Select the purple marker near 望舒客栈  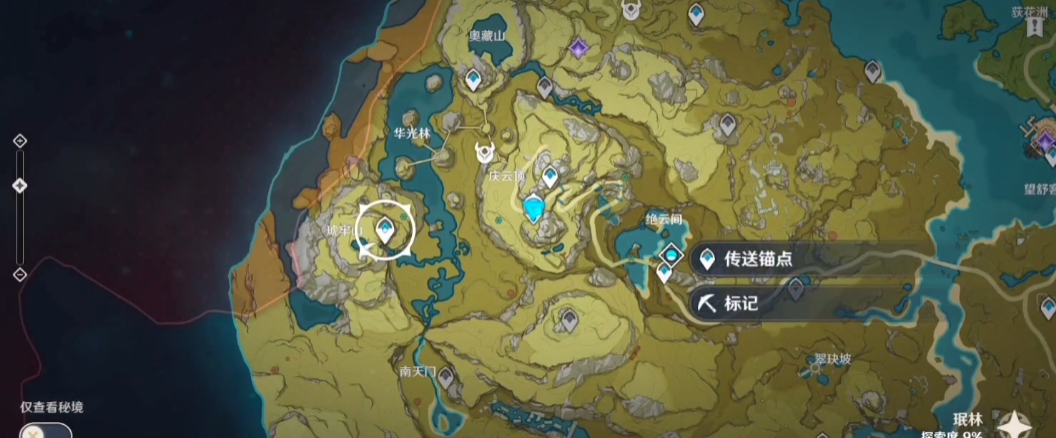[1047, 143]
